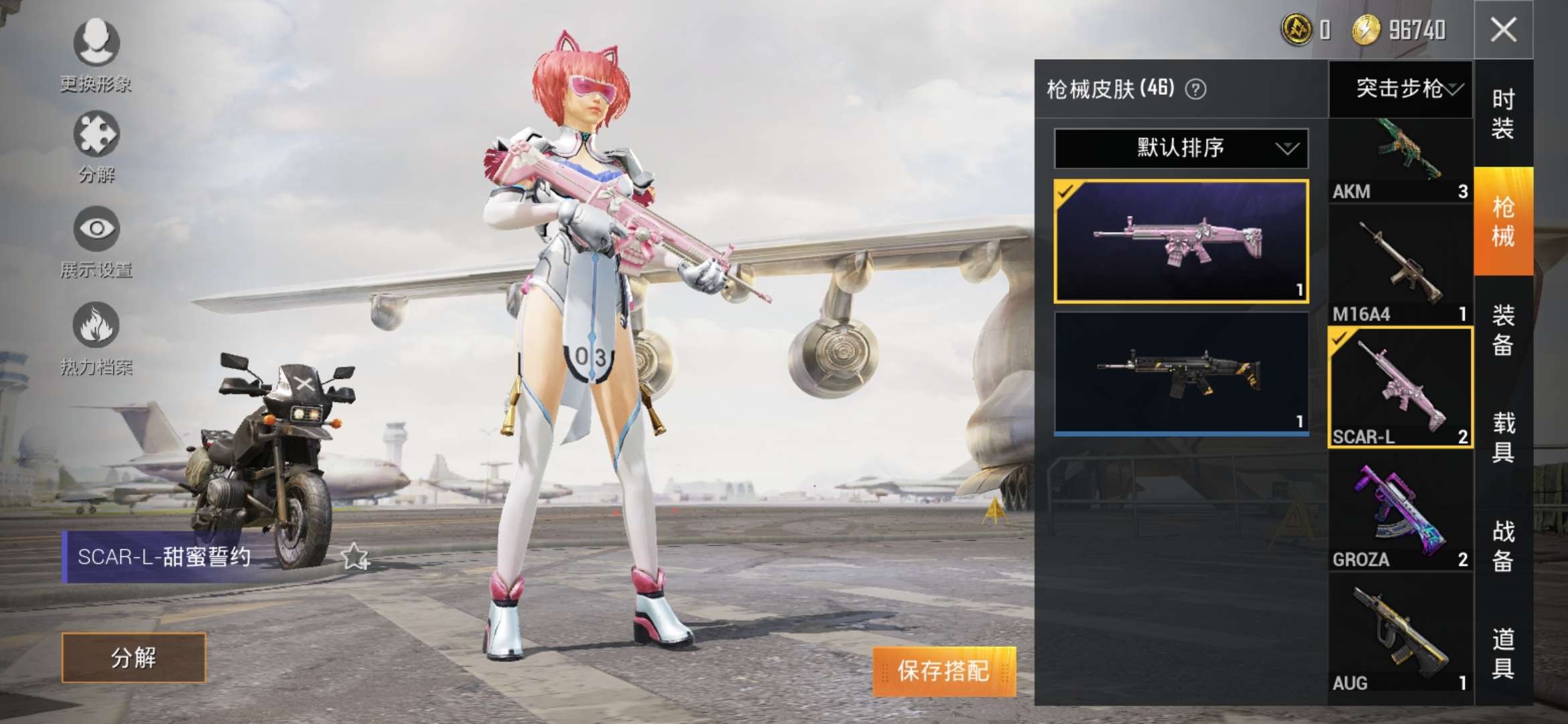Open the 默认排序 sort order dropdown
The width and height of the screenshot is (1568, 724).
(1176, 149)
